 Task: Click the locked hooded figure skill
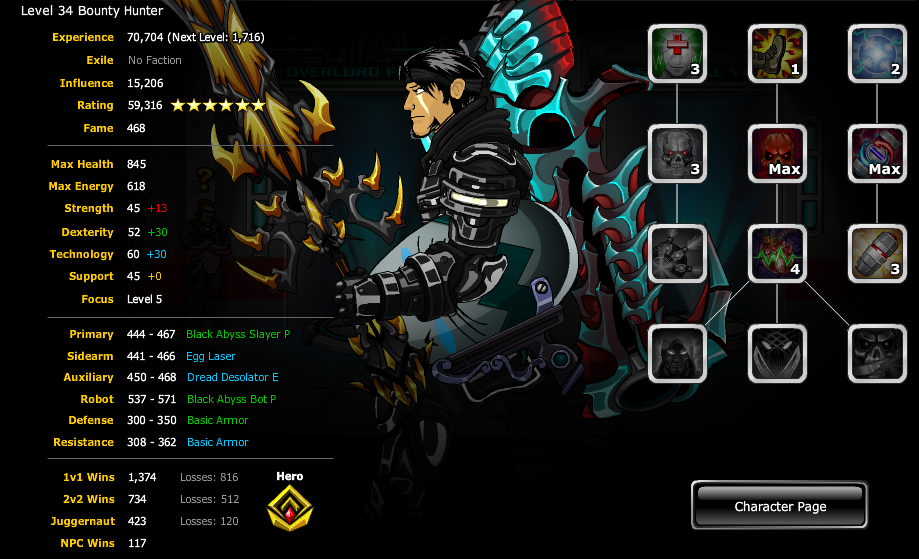[678, 353]
